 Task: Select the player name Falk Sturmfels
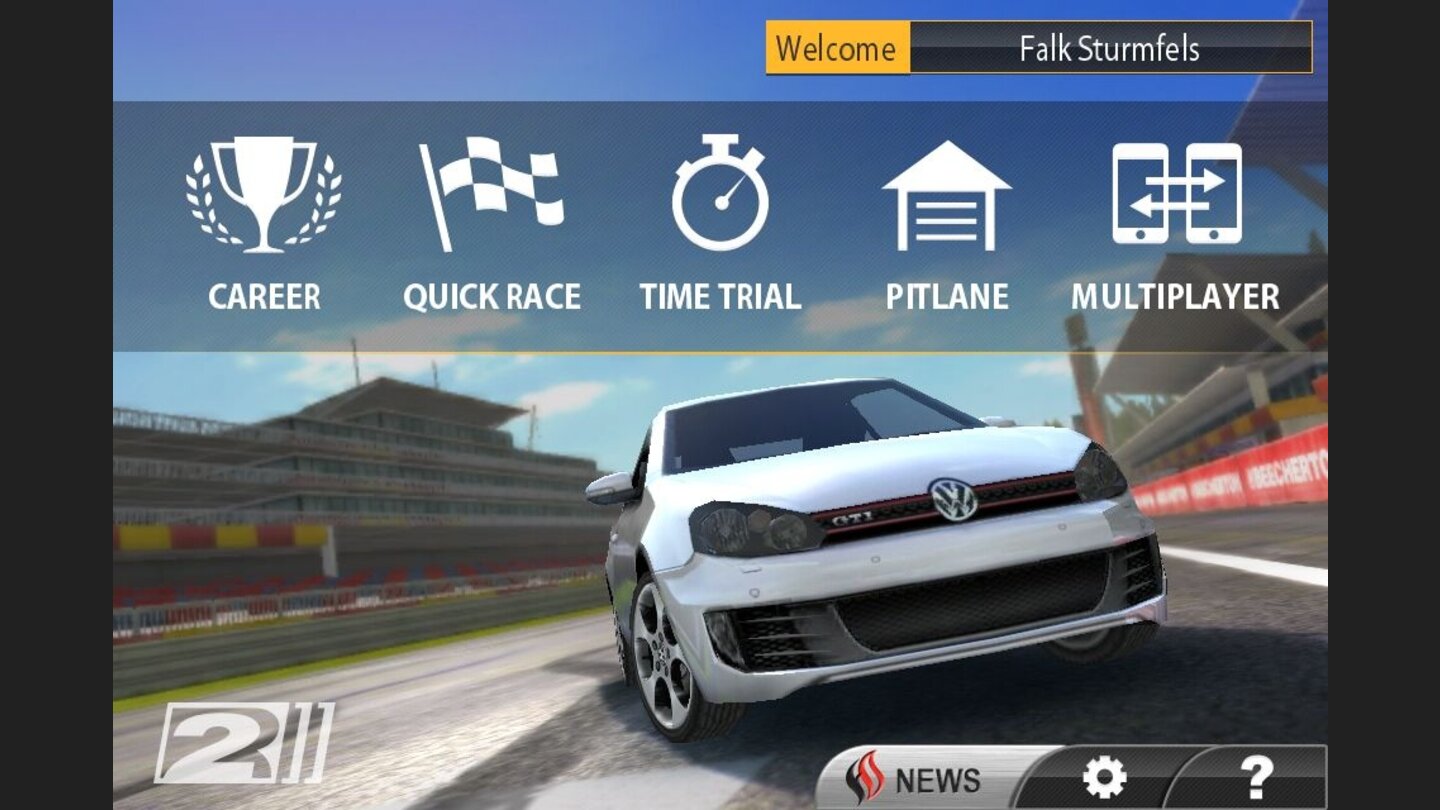click(x=1110, y=46)
